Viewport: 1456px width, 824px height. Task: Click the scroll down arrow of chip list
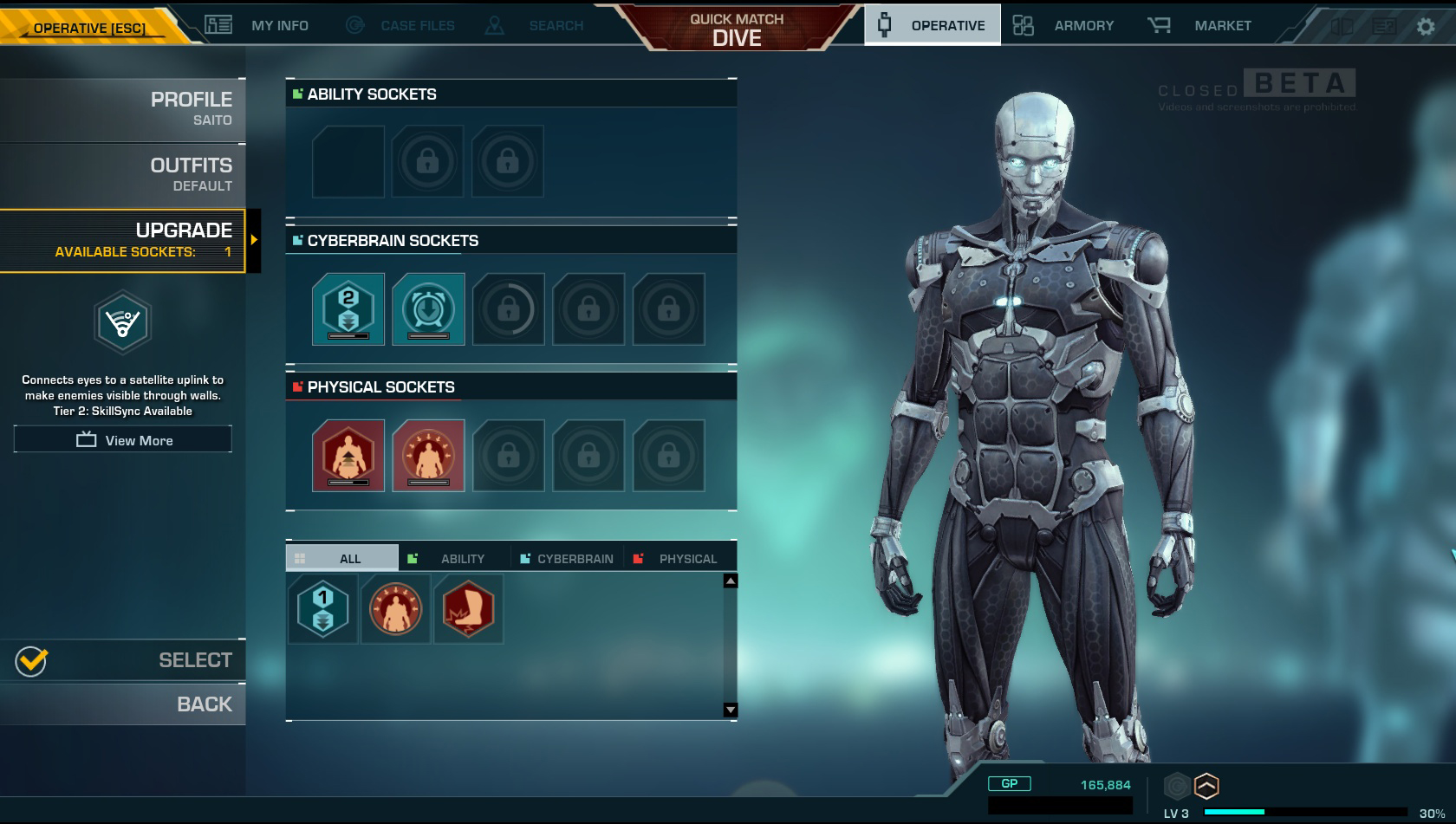(731, 710)
